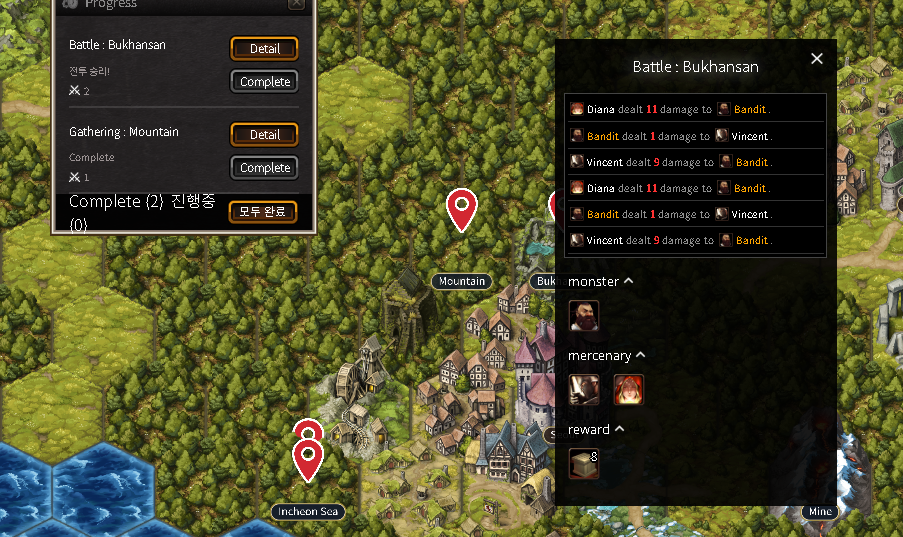Select the hooded mercenary portrait
This screenshot has width=903, height=537.
pyautogui.click(x=584, y=390)
